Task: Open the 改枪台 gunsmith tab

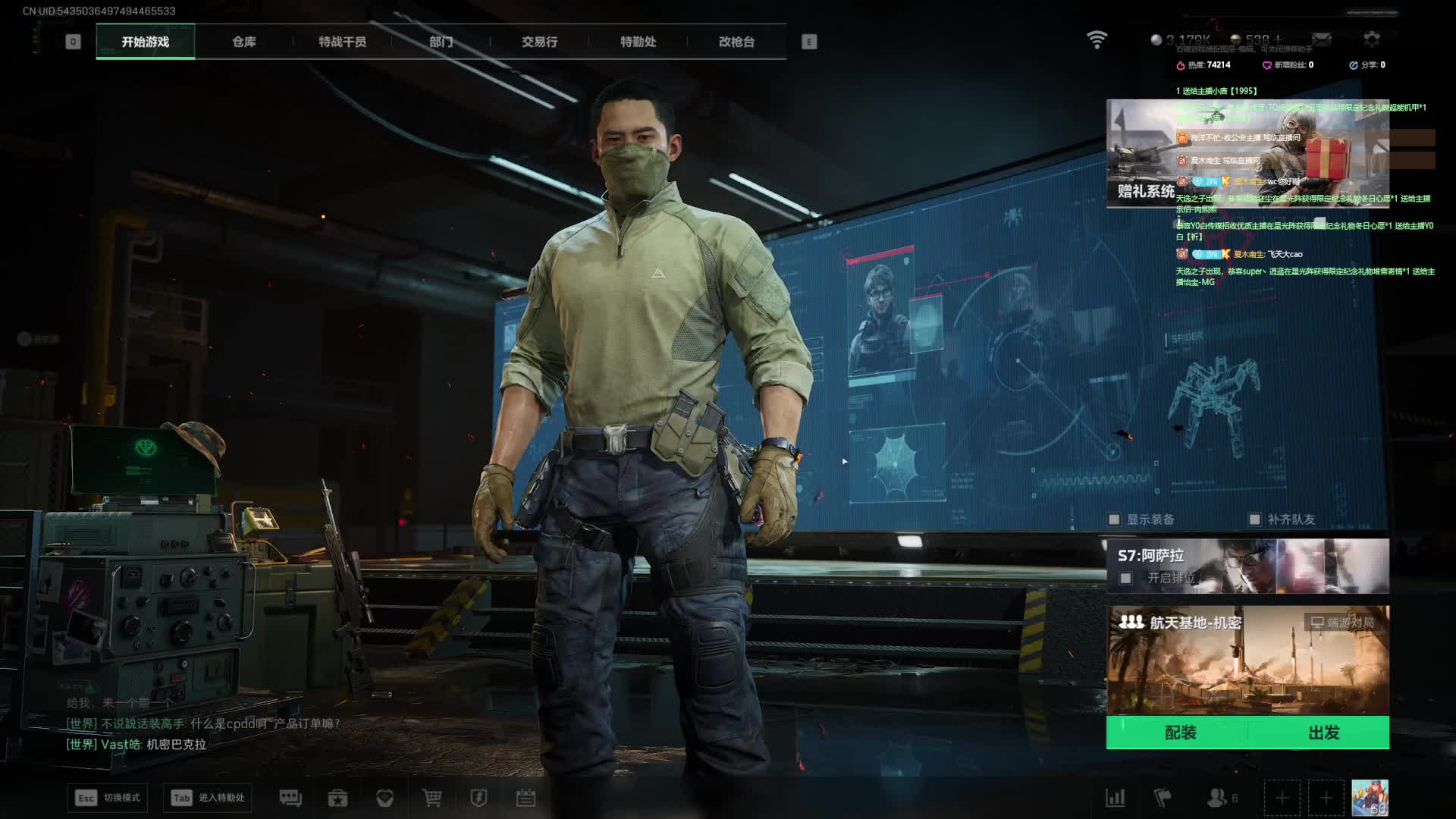Action: [x=736, y=42]
